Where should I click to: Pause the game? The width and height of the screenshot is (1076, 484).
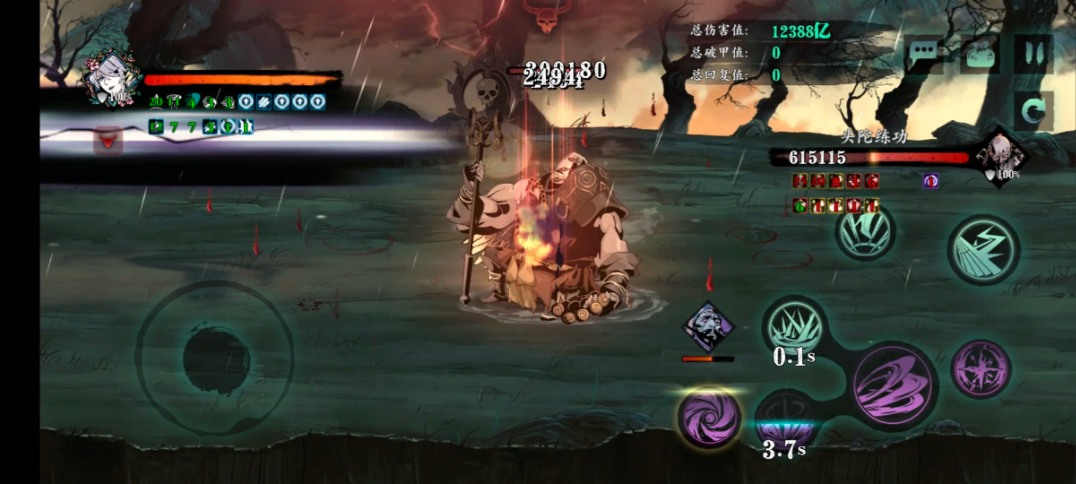1032,53
